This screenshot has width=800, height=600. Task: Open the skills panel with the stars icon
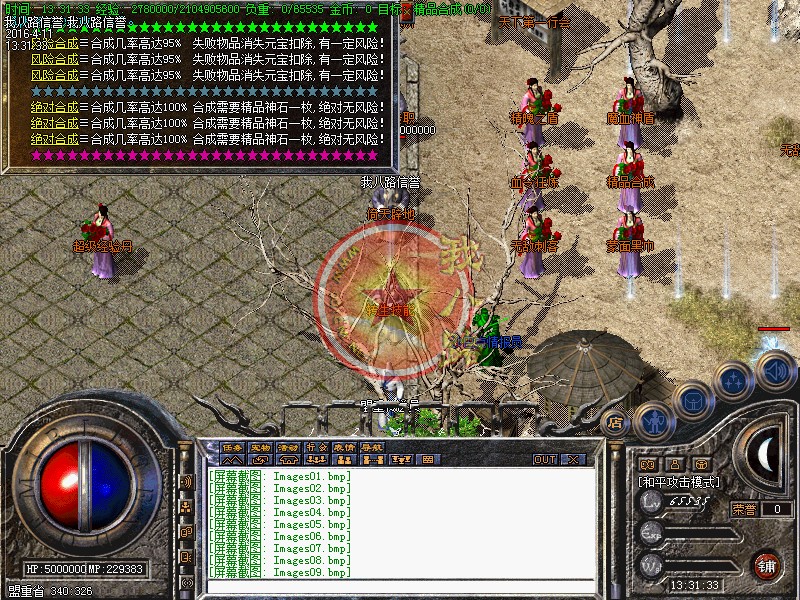tap(733, 380)
